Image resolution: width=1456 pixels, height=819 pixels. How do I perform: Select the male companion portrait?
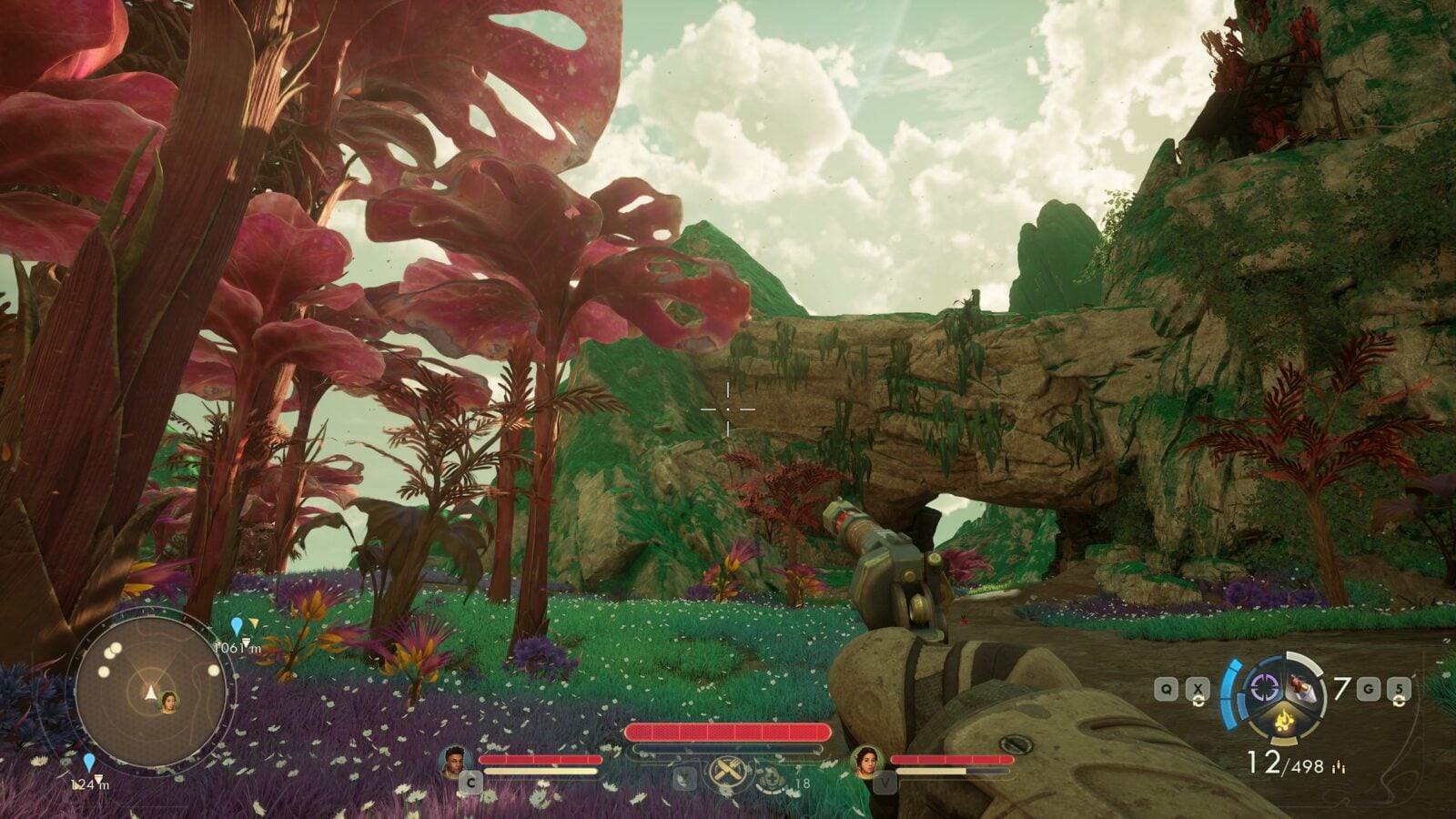tap(454, 761)
